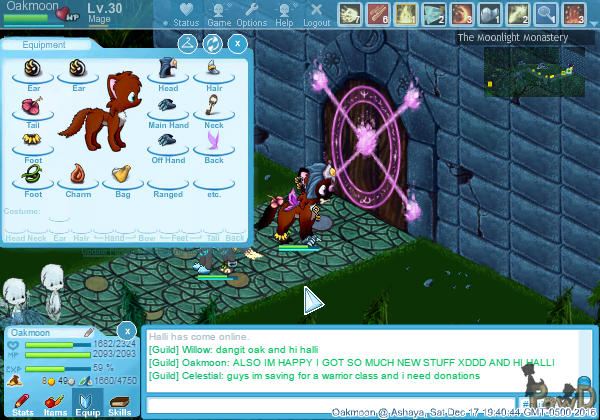Open the Status menu

[x=185, y=14]
